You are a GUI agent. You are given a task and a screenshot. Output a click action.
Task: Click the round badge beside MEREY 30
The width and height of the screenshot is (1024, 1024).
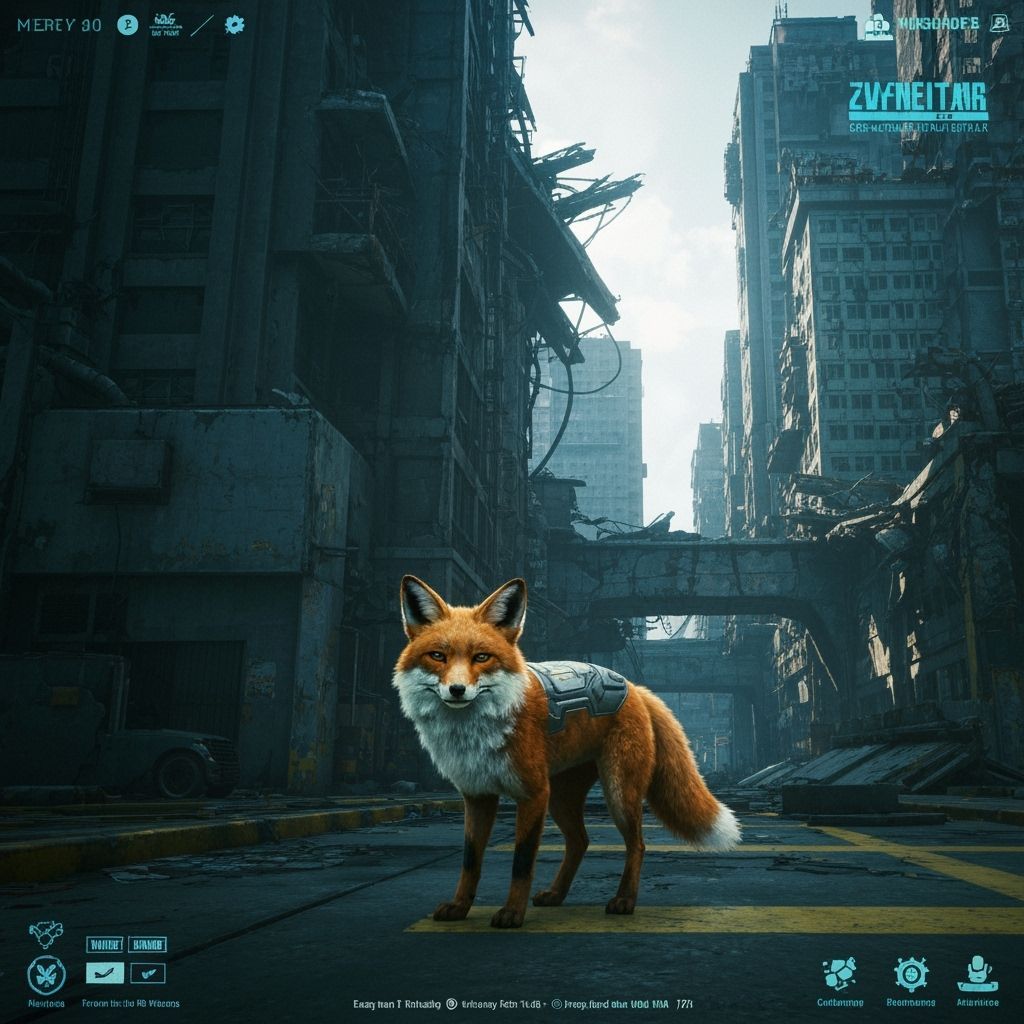coord(127,26)
